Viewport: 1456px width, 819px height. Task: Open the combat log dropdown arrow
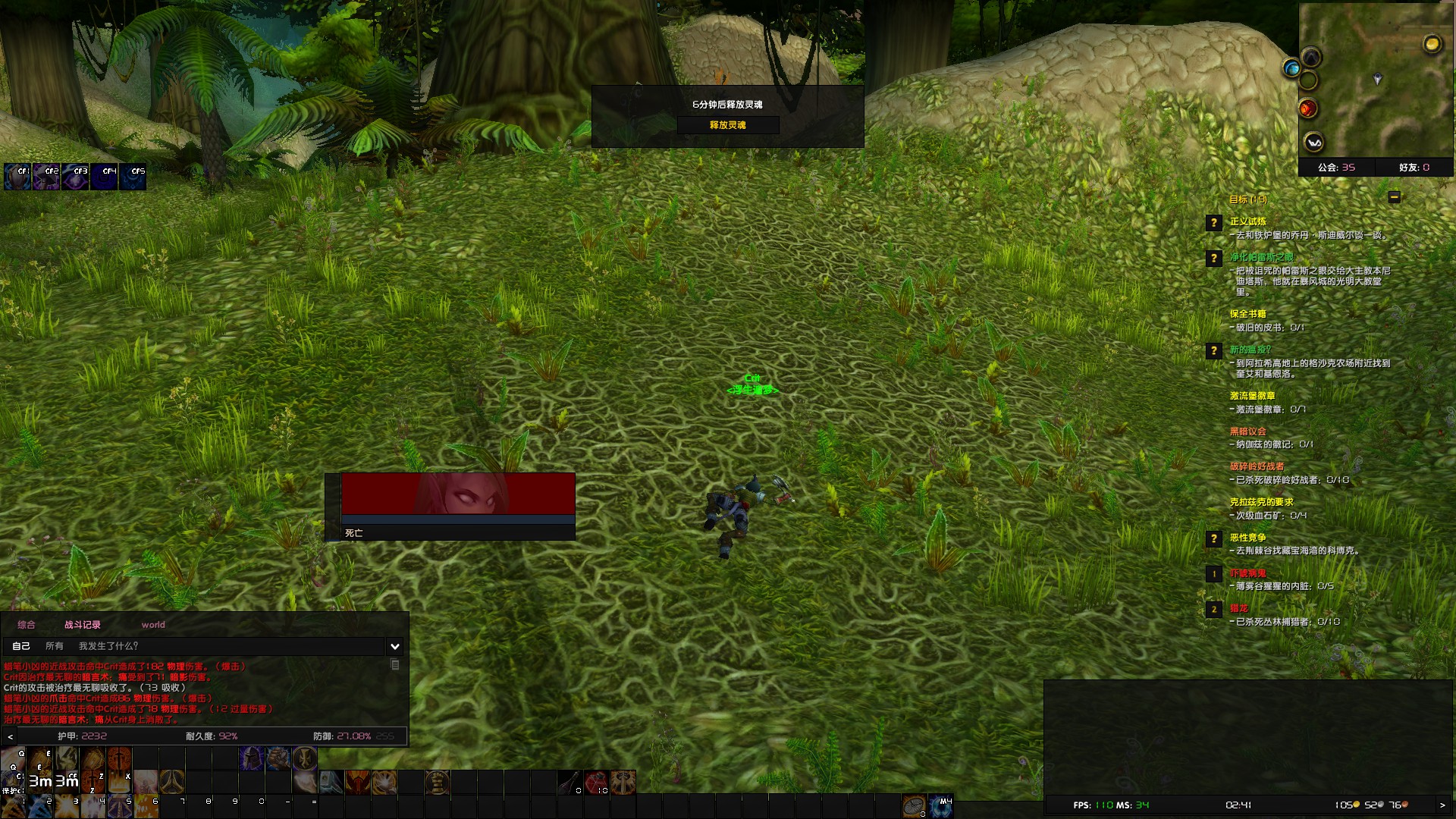pos(395,647)
